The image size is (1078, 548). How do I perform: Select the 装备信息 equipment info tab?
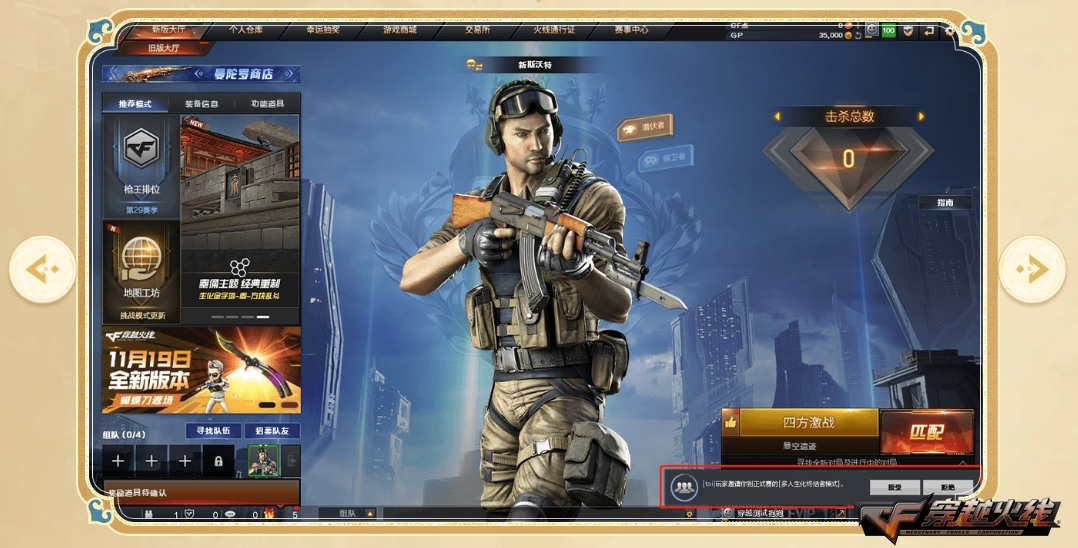206,104
